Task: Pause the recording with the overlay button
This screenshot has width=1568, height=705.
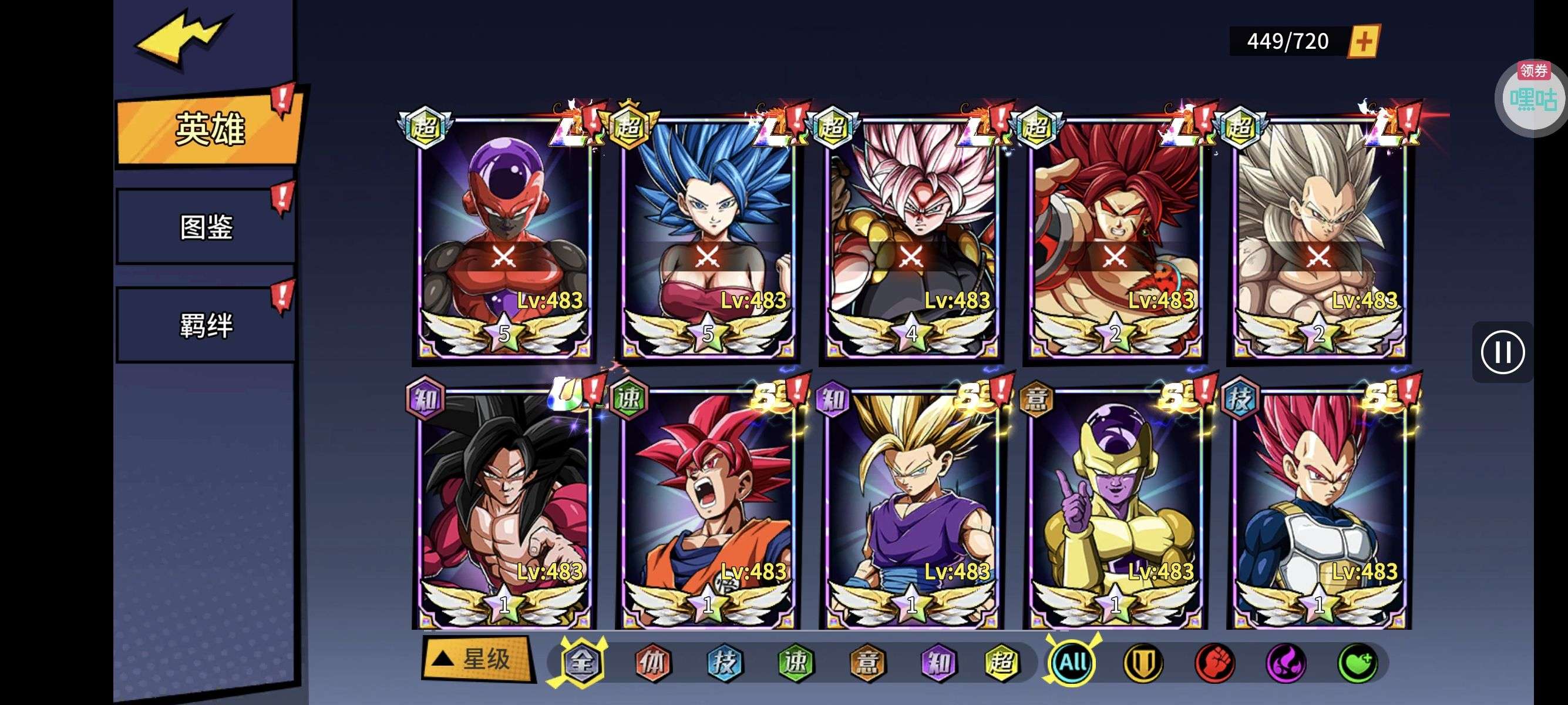Action: (1502, 352)
